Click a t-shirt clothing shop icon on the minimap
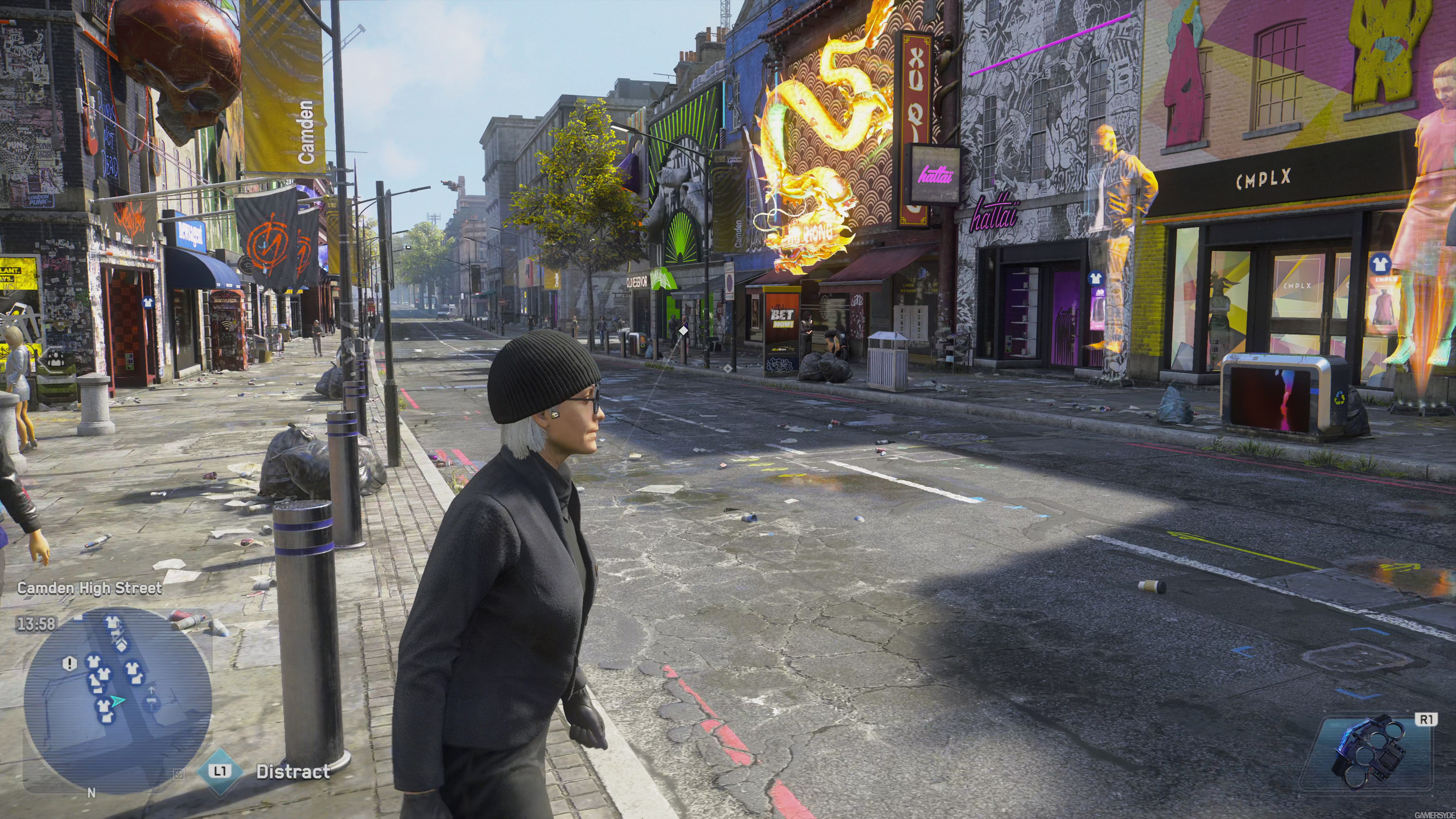 click(94, 663)
